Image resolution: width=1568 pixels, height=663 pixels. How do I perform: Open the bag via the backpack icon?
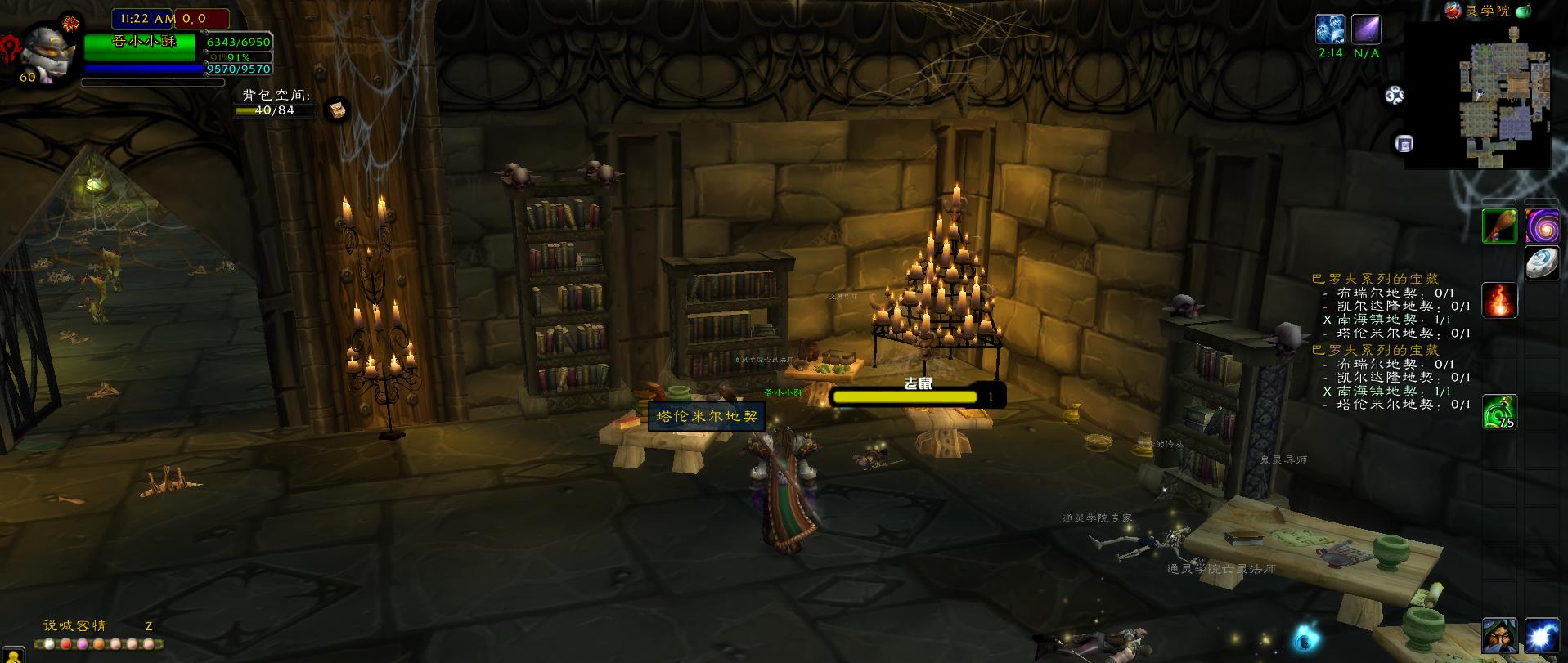click(336, 110)
